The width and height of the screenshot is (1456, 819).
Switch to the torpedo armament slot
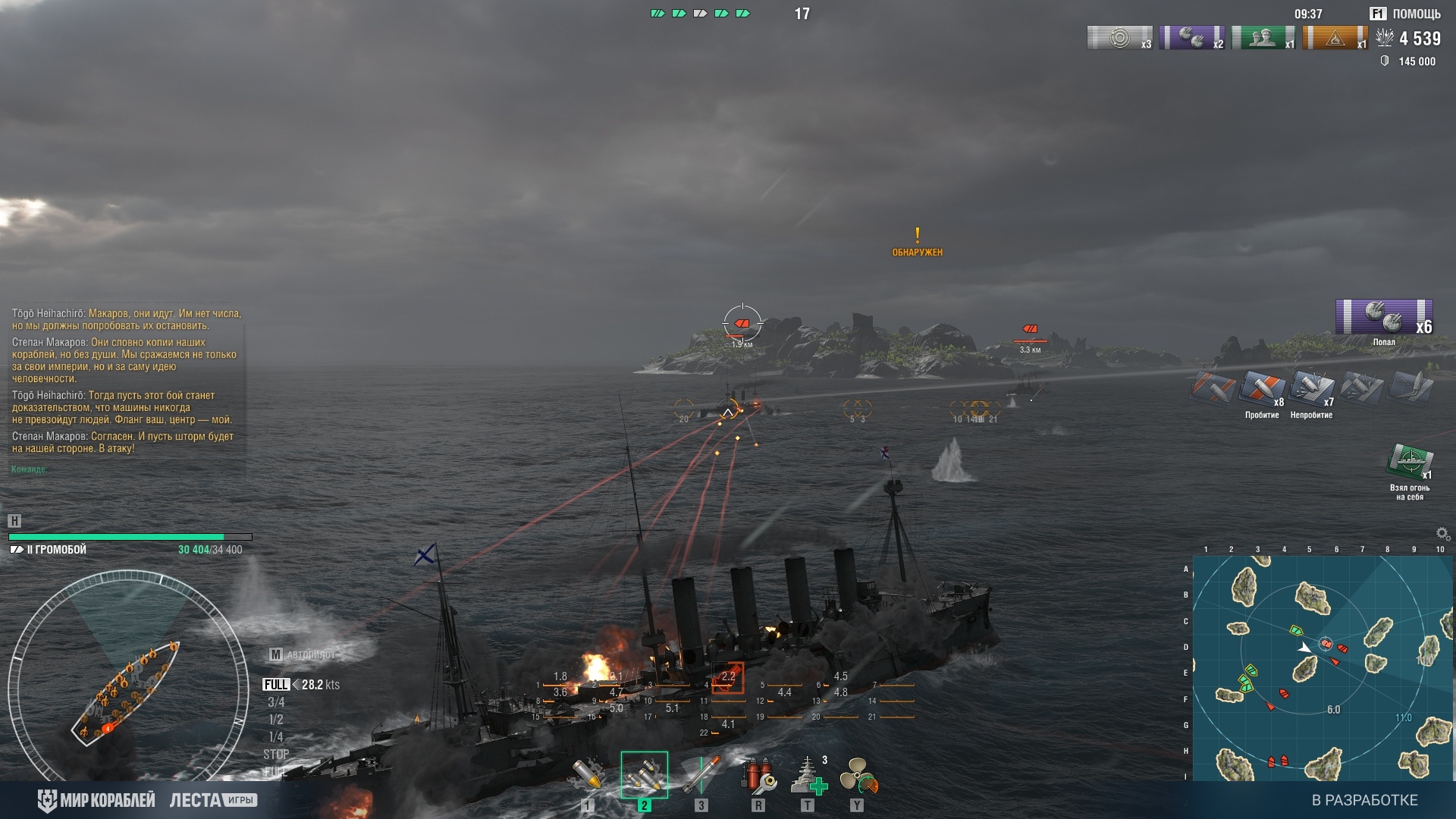coord(701,775)
